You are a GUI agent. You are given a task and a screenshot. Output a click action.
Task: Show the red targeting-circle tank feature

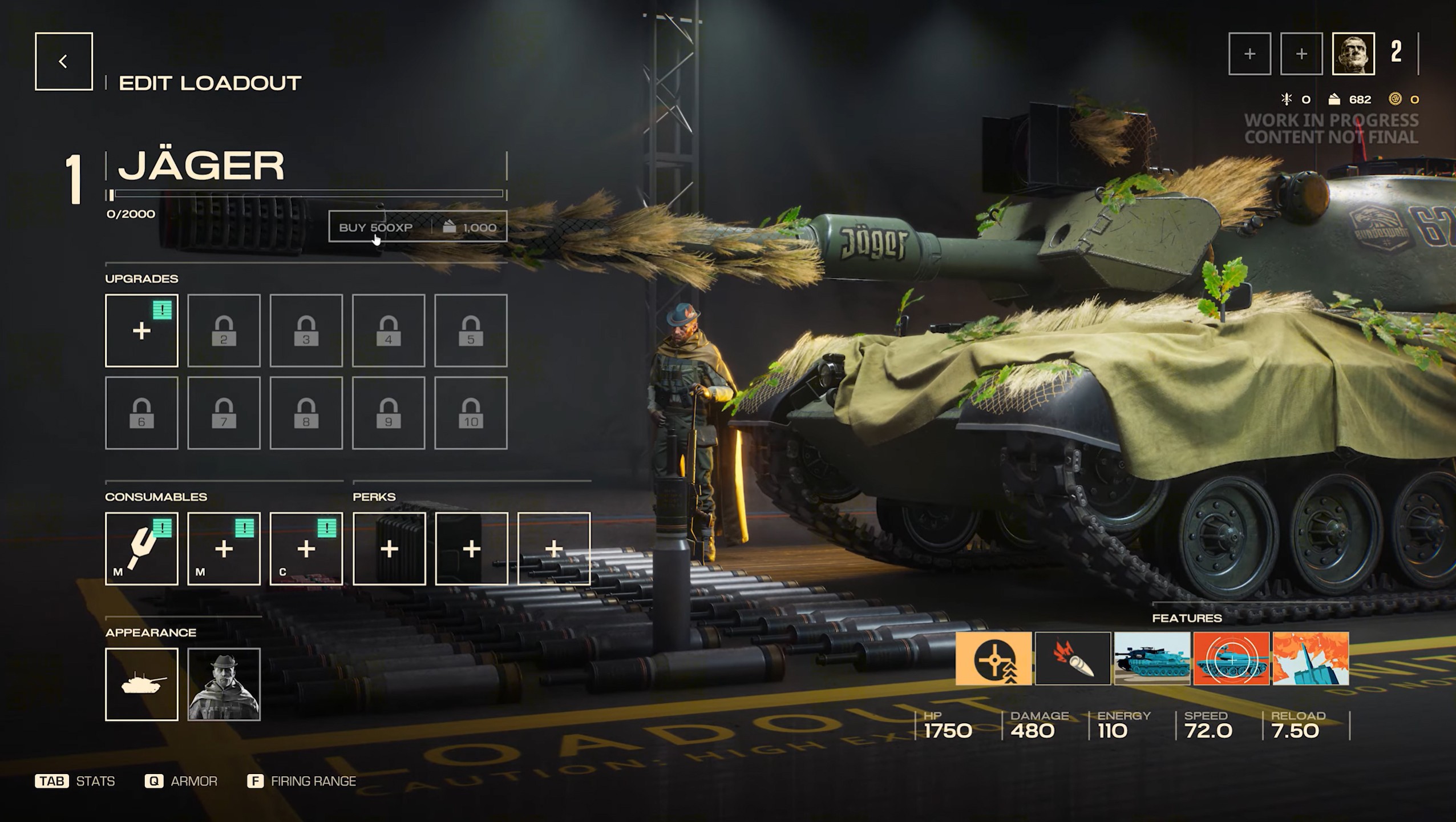(x=1231, y=658)
